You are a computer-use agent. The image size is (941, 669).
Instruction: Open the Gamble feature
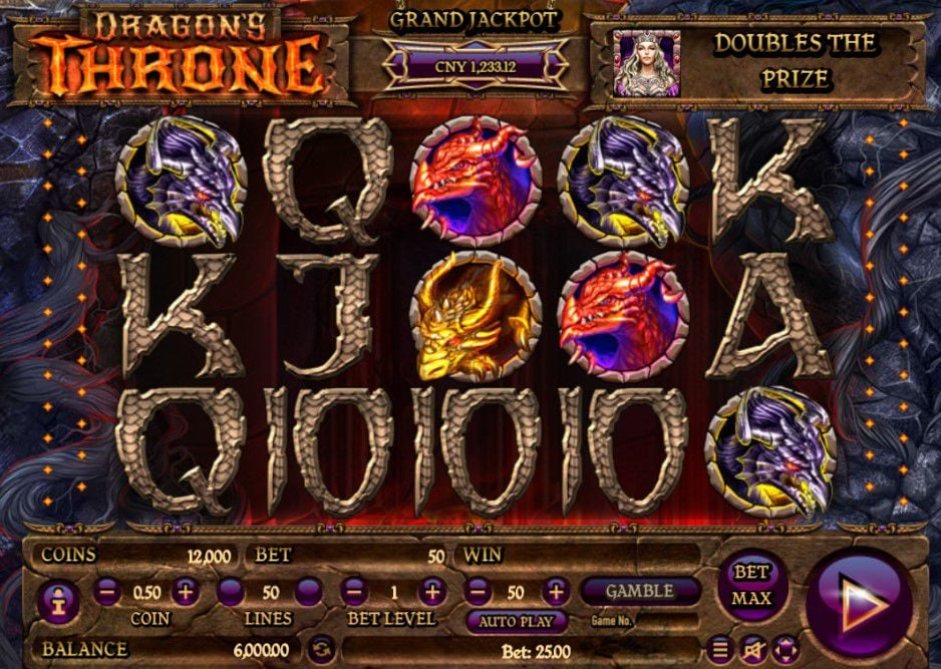[x=640, y=591]
